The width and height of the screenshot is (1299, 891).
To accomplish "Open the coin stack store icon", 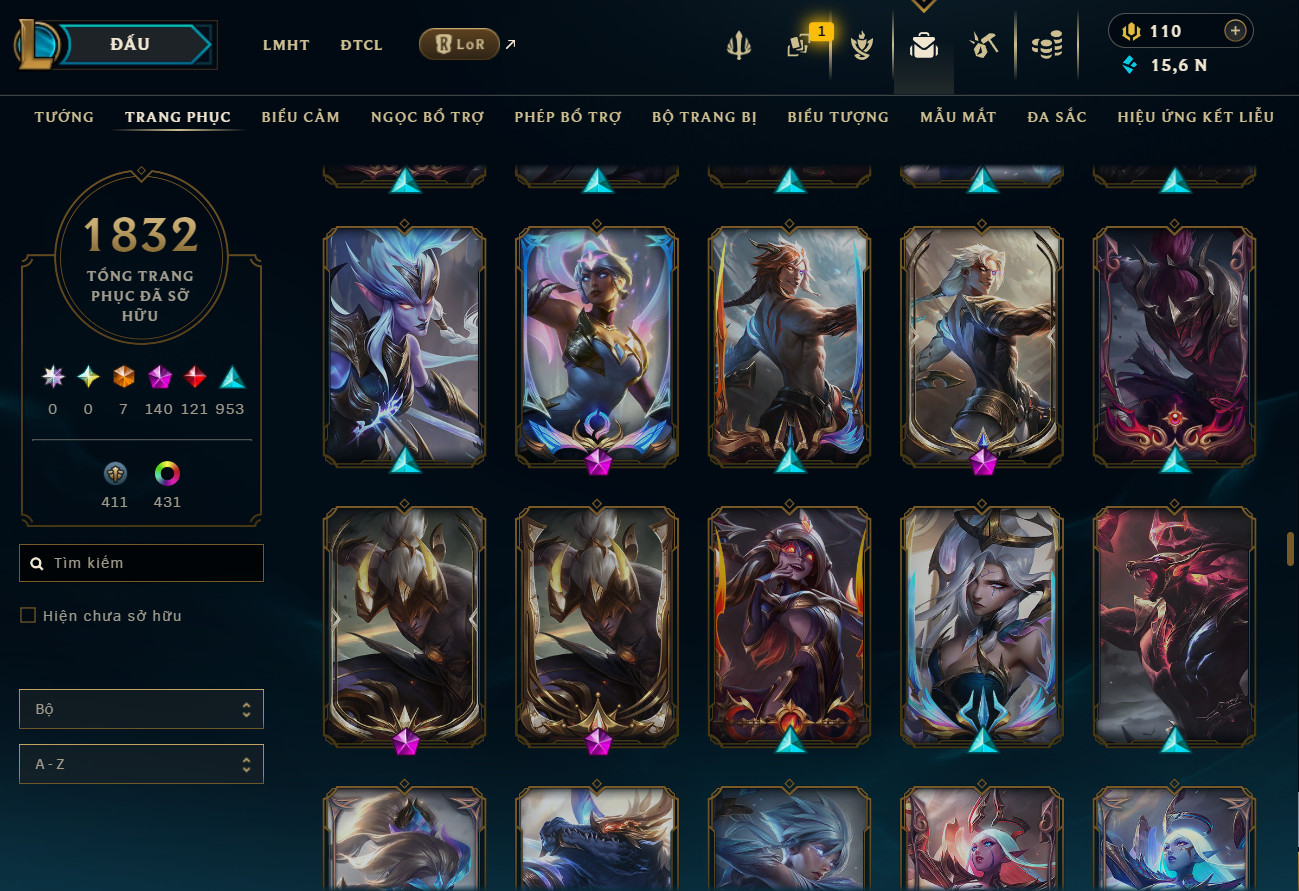I will click(1047, 45).
